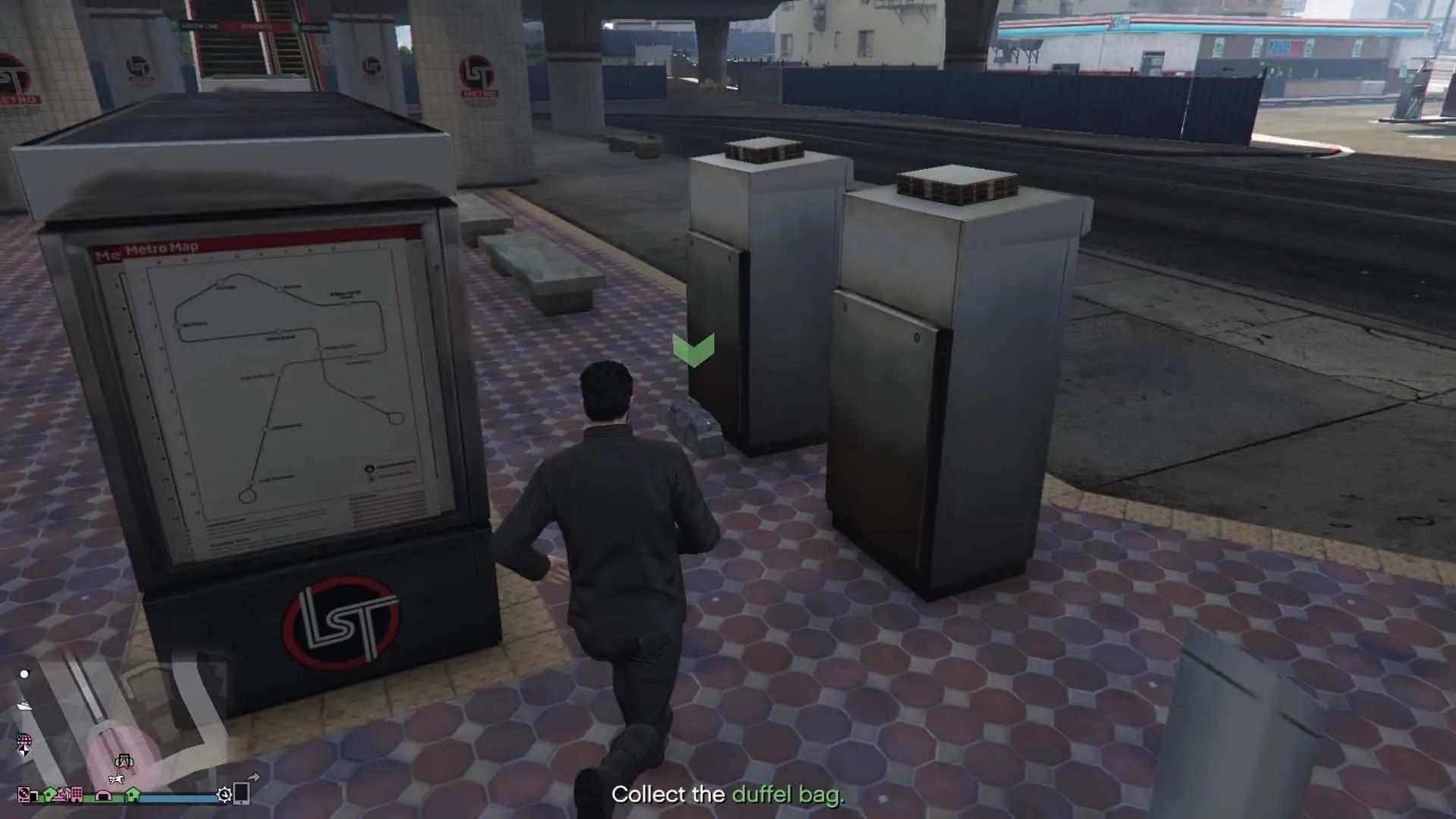This screenshot has height=819, width=1456.
Task: Click the office building blip on the minimap
Action: tap(77, 795)
